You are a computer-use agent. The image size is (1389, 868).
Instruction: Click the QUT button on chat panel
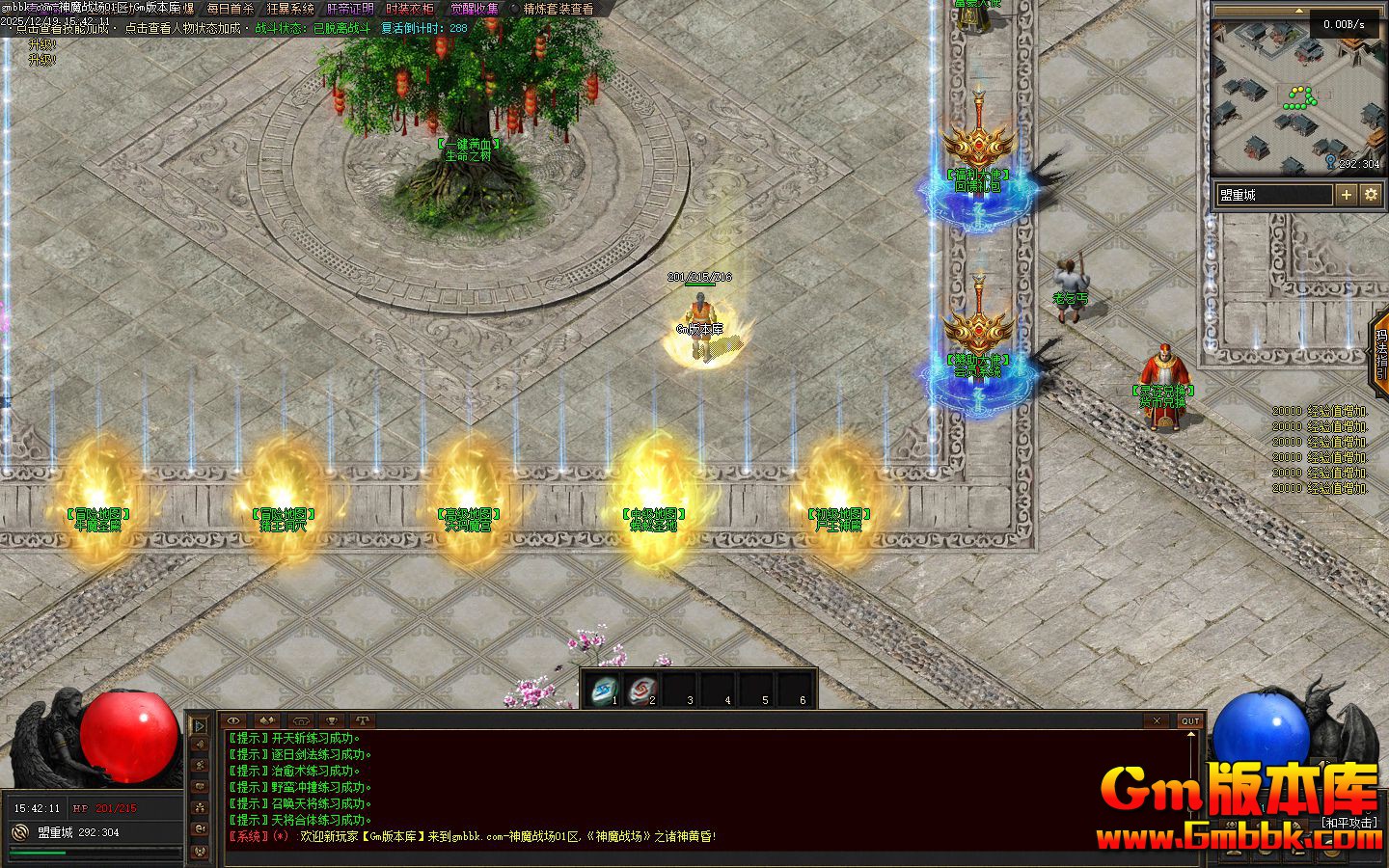(x=1190, y=720)
